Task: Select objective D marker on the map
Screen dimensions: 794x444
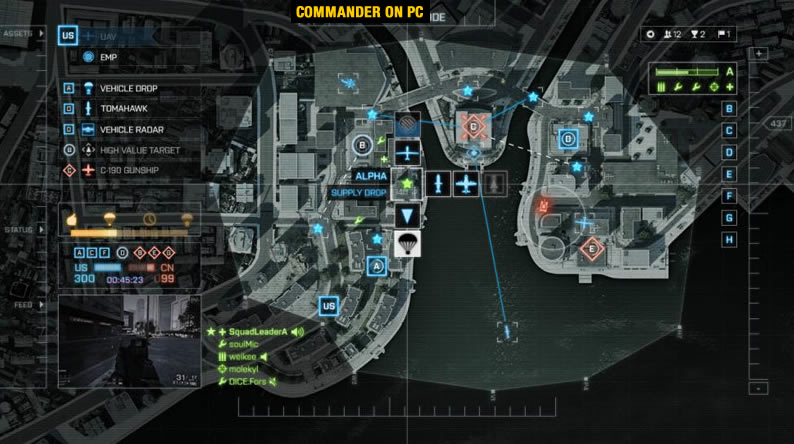Action: [x=568, y=139]
